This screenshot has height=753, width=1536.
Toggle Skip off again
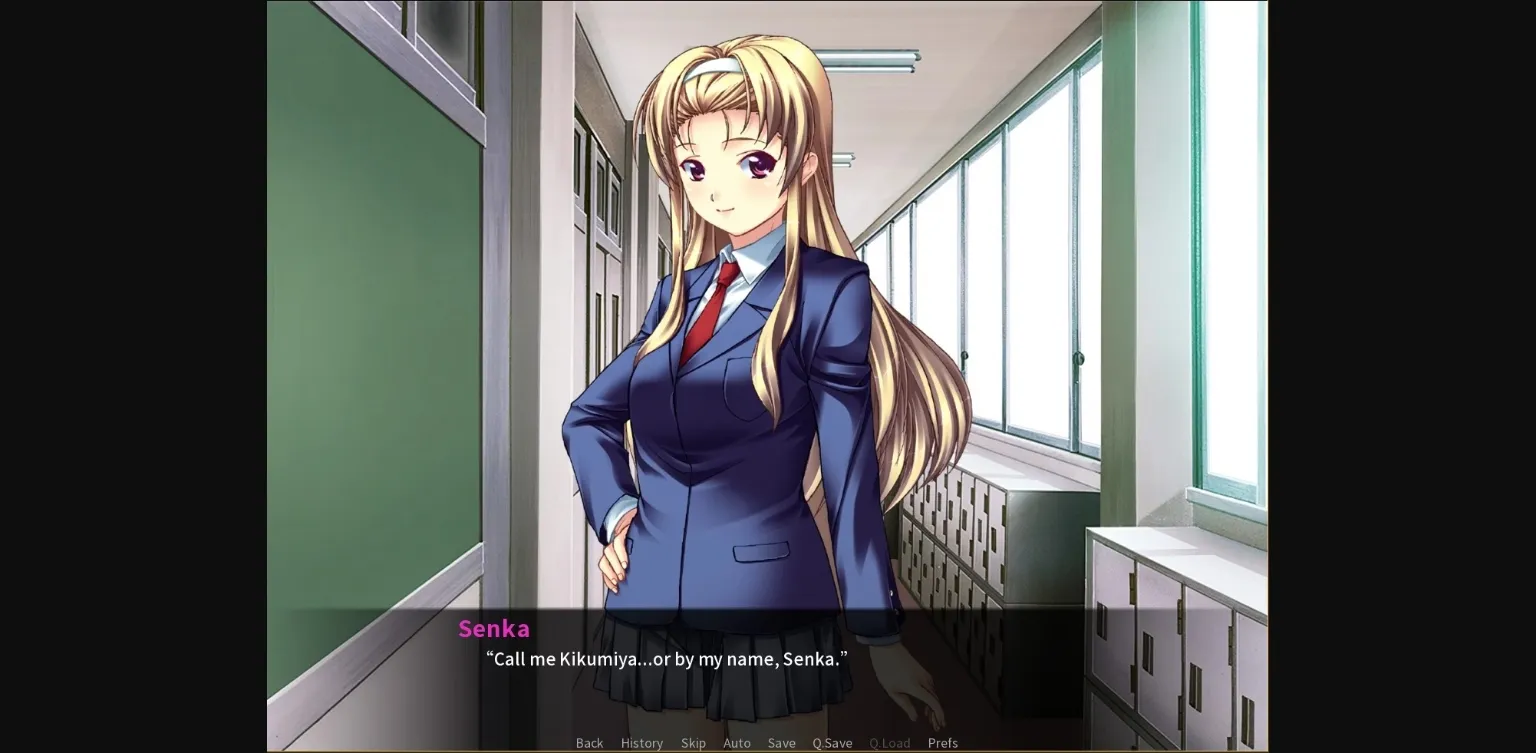point(694,743)
